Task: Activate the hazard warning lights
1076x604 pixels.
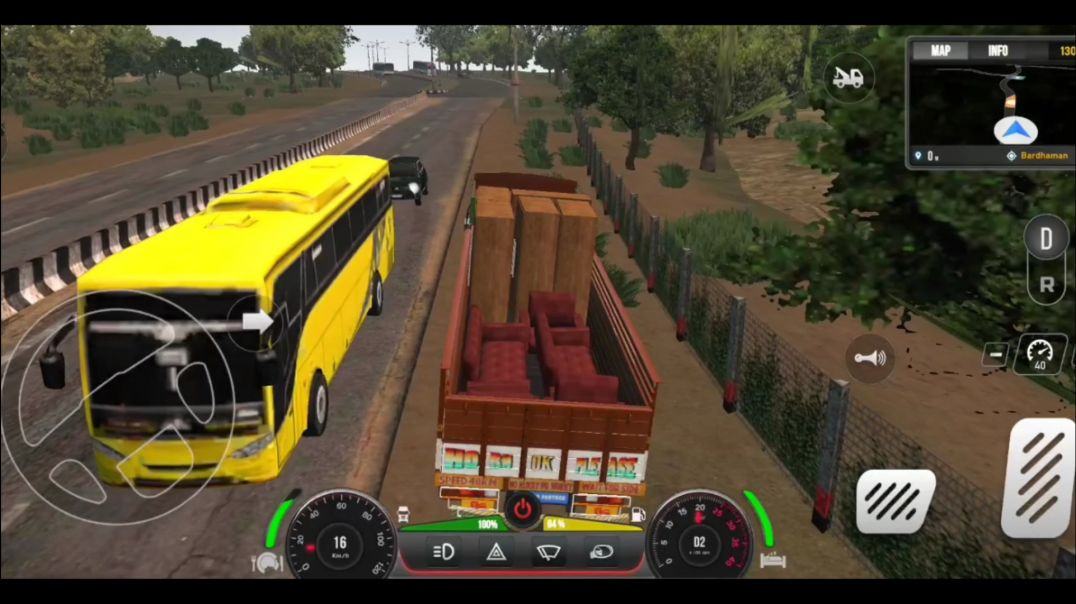Action: (x=494, y=552)
